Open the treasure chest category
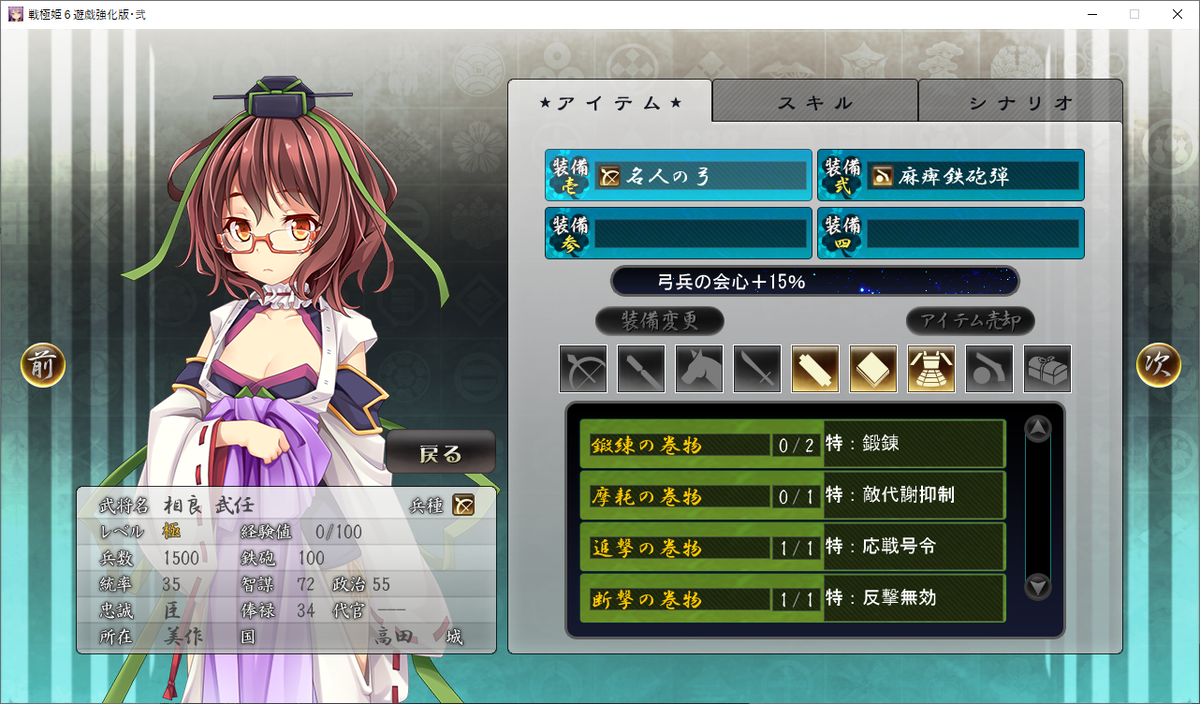Image resolution: width=1200 pixels, height=704 pixels. tap(1047, 369)
